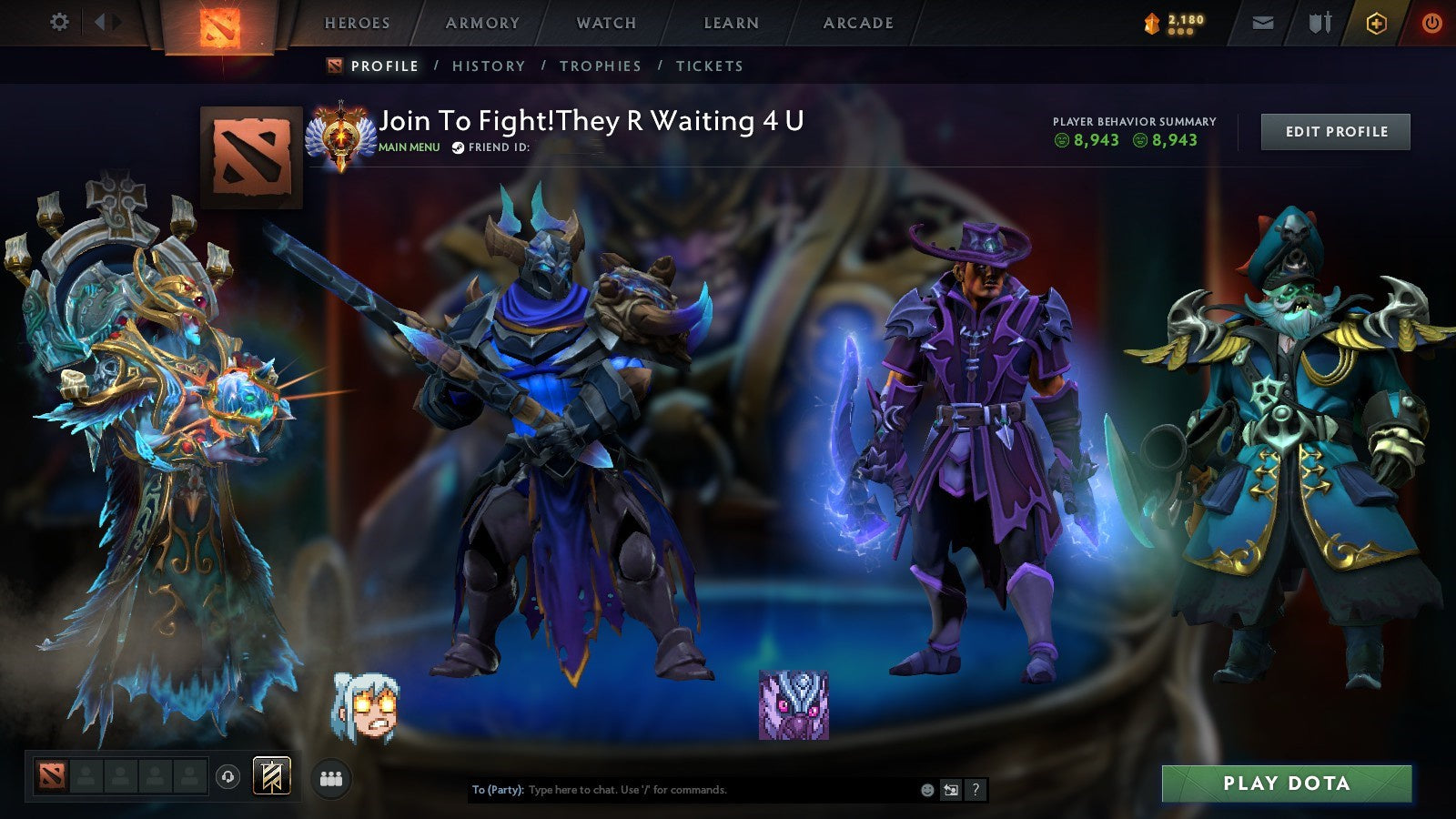Toggle the chat help question mark
1456x819 pixels.
976,791
